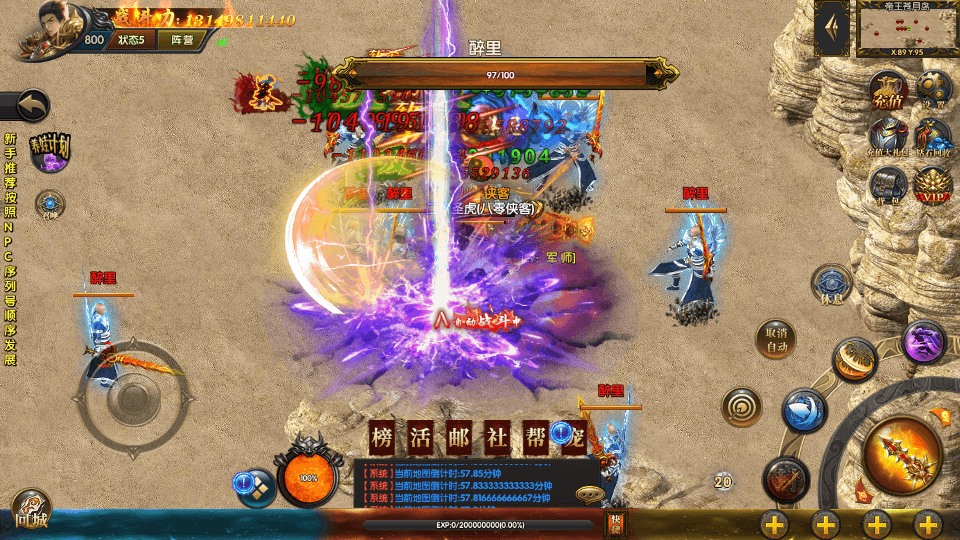960x540 pixels.
Task: Open the VIP menu
Action: 932,183
